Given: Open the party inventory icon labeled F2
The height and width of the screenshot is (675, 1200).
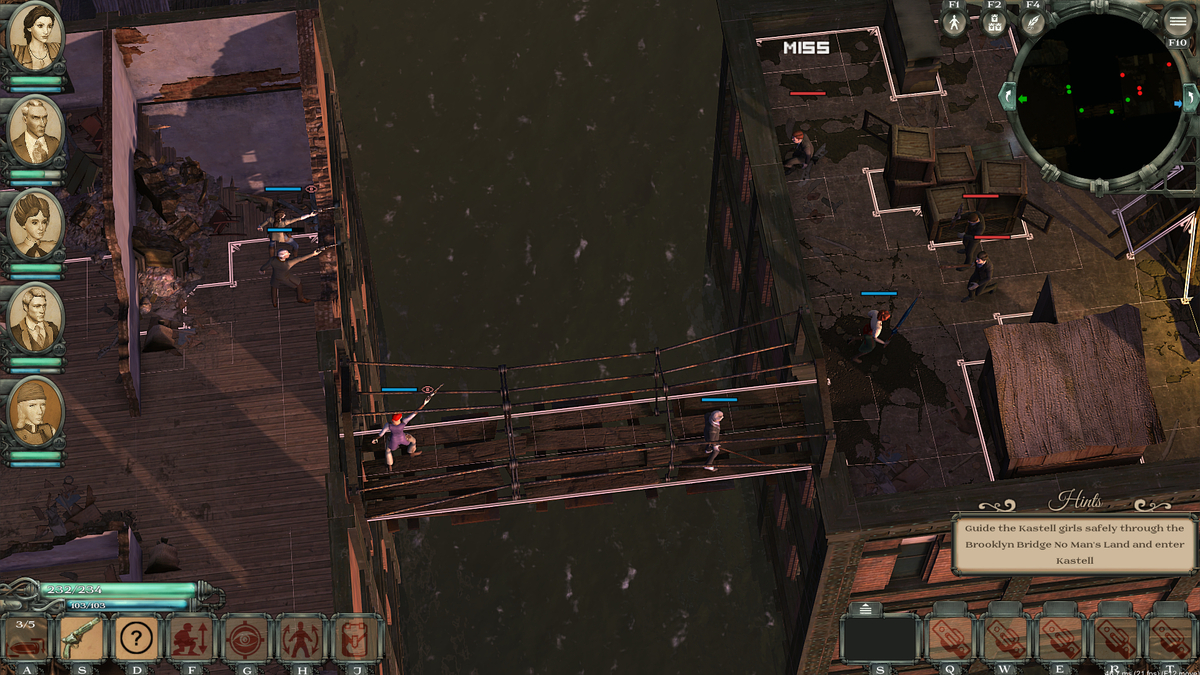Looking at the screenshot, I should tap(994, 22).
